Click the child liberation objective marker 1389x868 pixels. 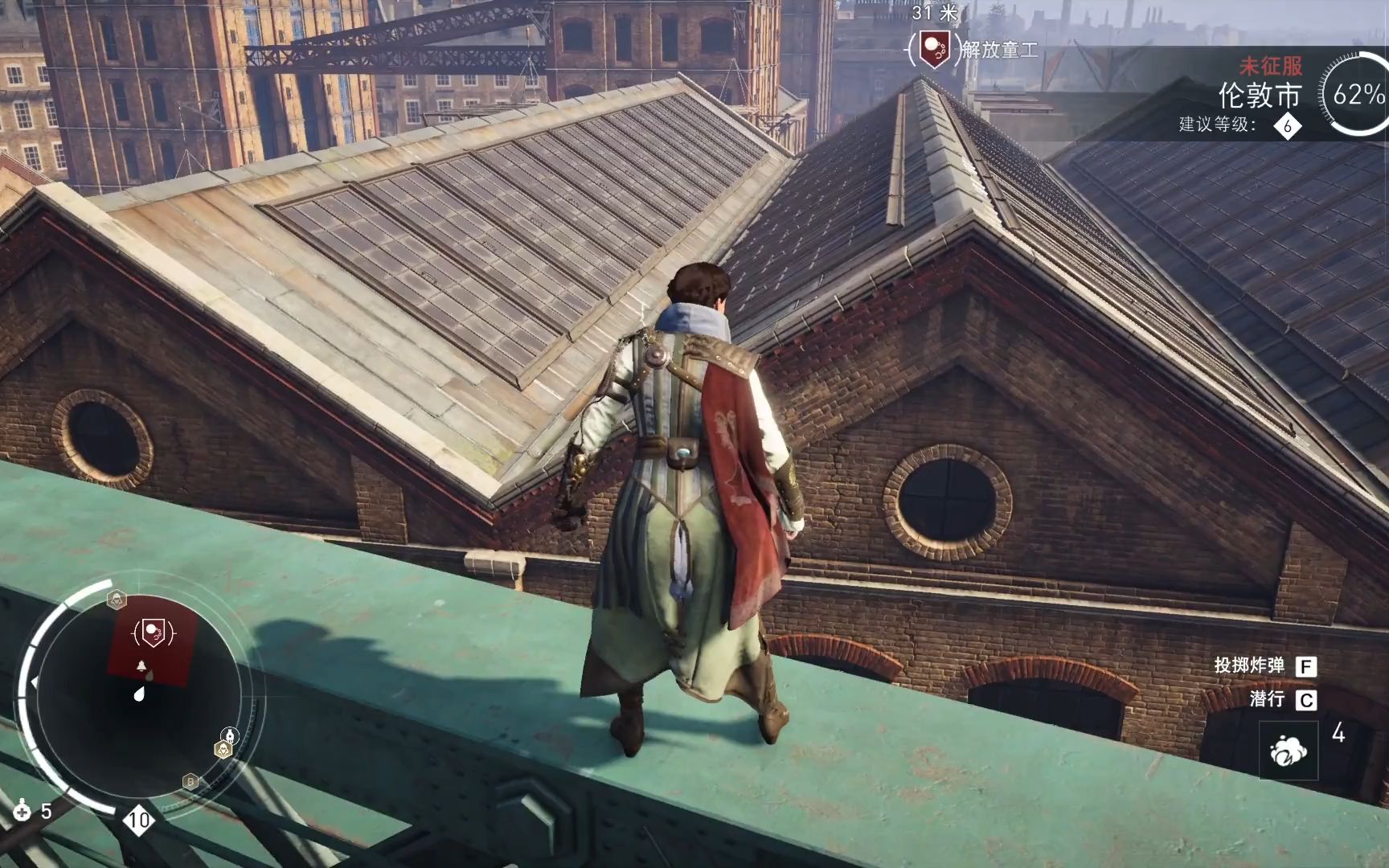[x=935, y=49]
